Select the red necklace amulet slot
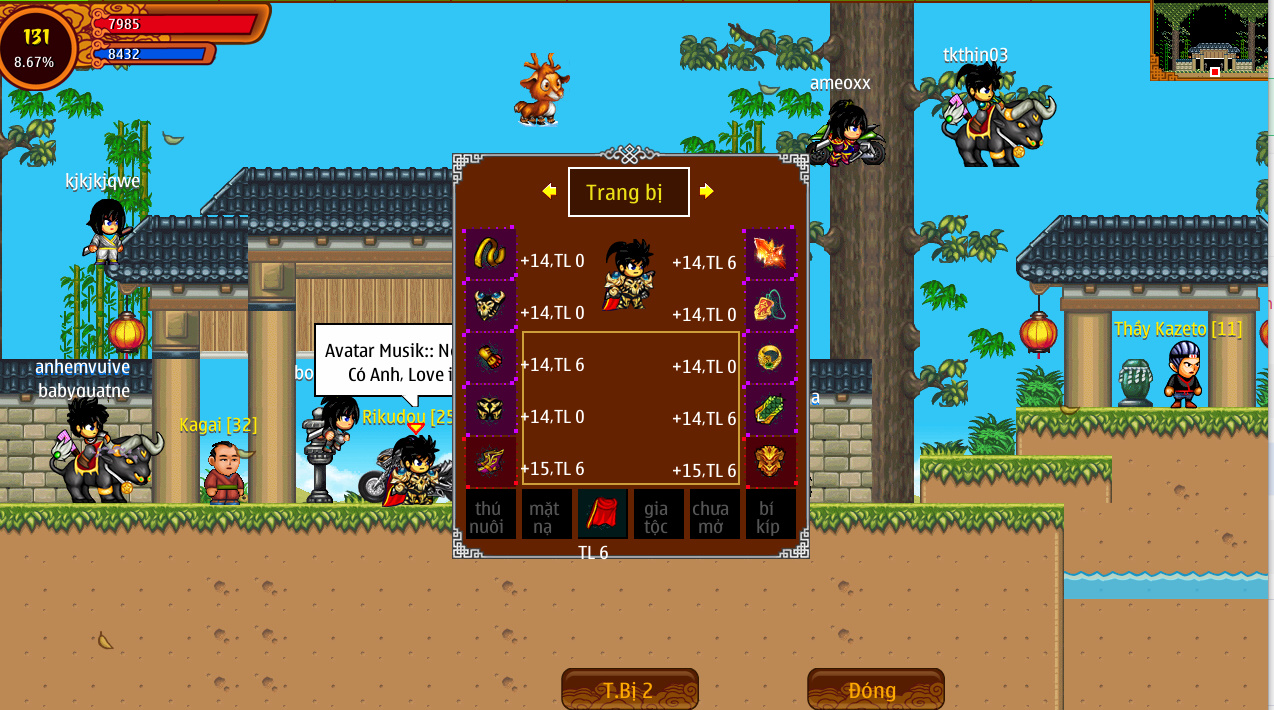 [769, 304]
